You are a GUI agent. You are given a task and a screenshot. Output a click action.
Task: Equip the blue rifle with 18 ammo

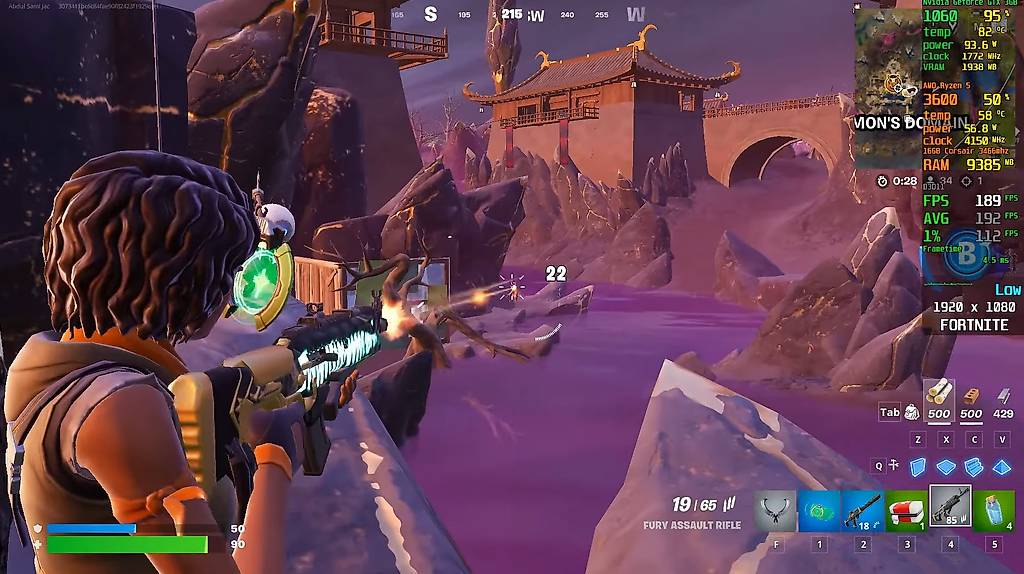(863, 509)
